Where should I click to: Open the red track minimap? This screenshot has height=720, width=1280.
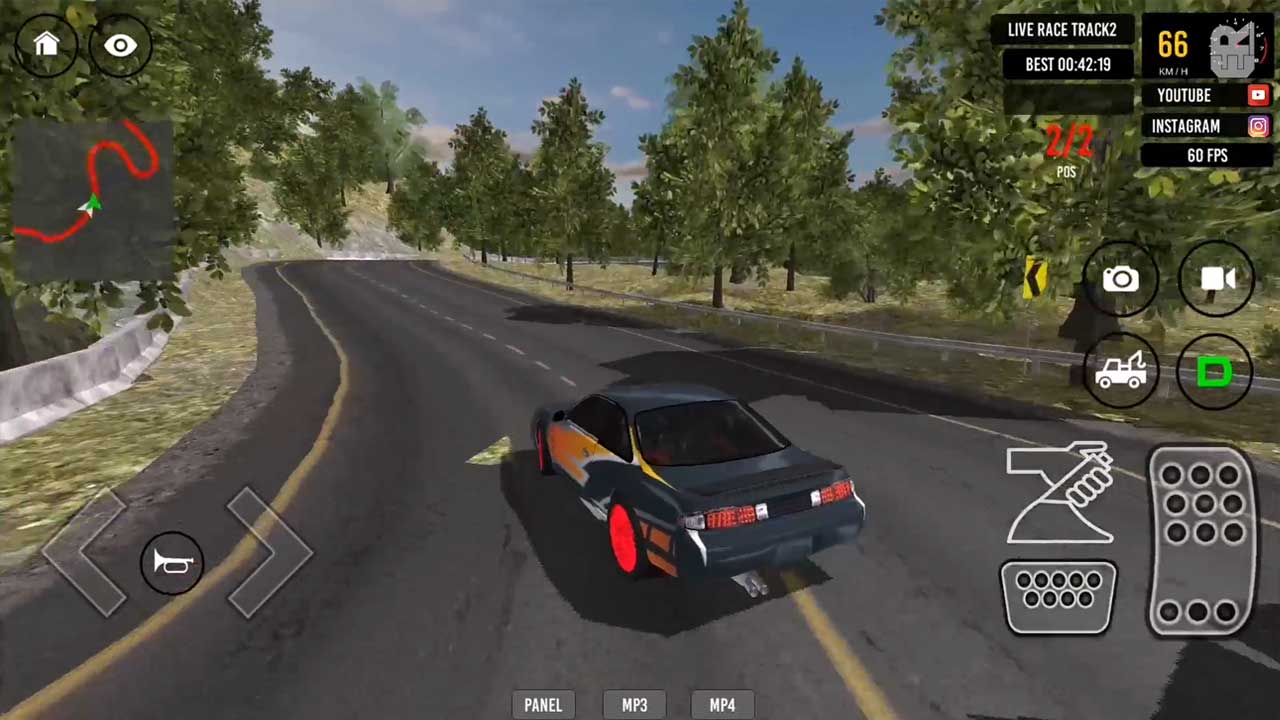pos(93,199)
